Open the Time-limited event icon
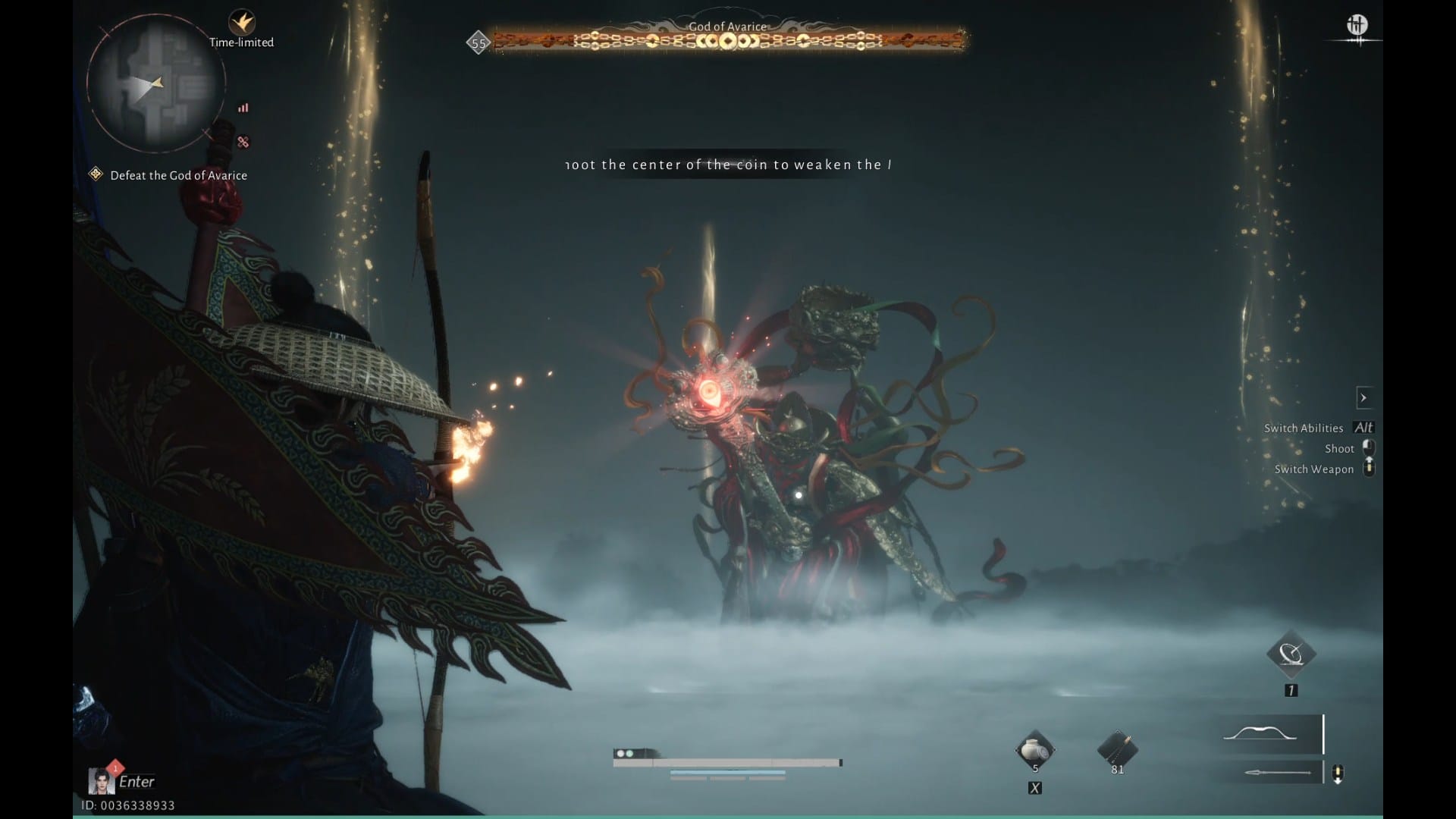The image size is (1456, 819). click(242, 22)
